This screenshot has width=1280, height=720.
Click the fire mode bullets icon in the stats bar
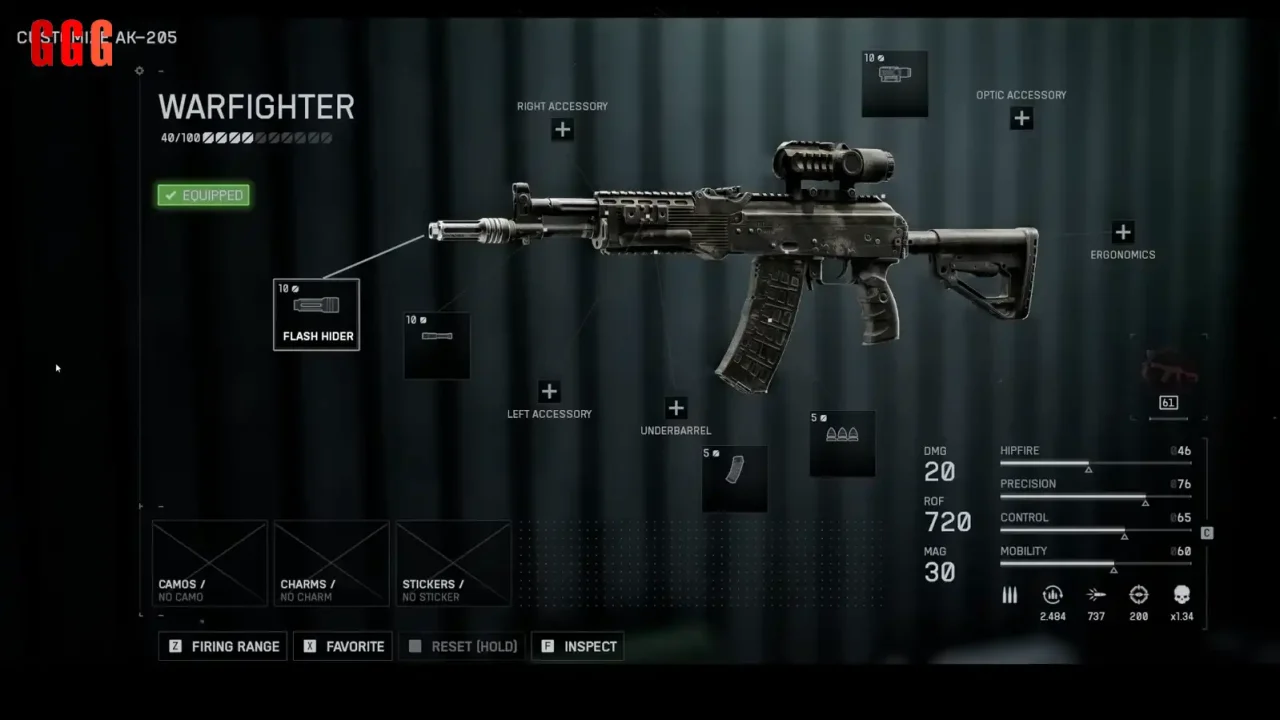point(1009,595)
